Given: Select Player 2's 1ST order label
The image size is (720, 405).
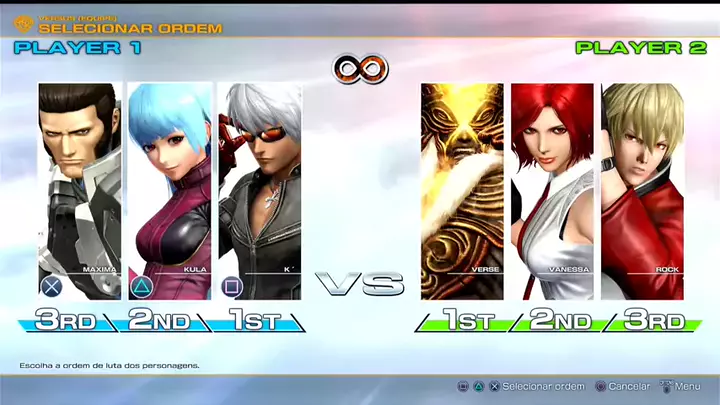Looking at the screenshot, I should point(467,321).
